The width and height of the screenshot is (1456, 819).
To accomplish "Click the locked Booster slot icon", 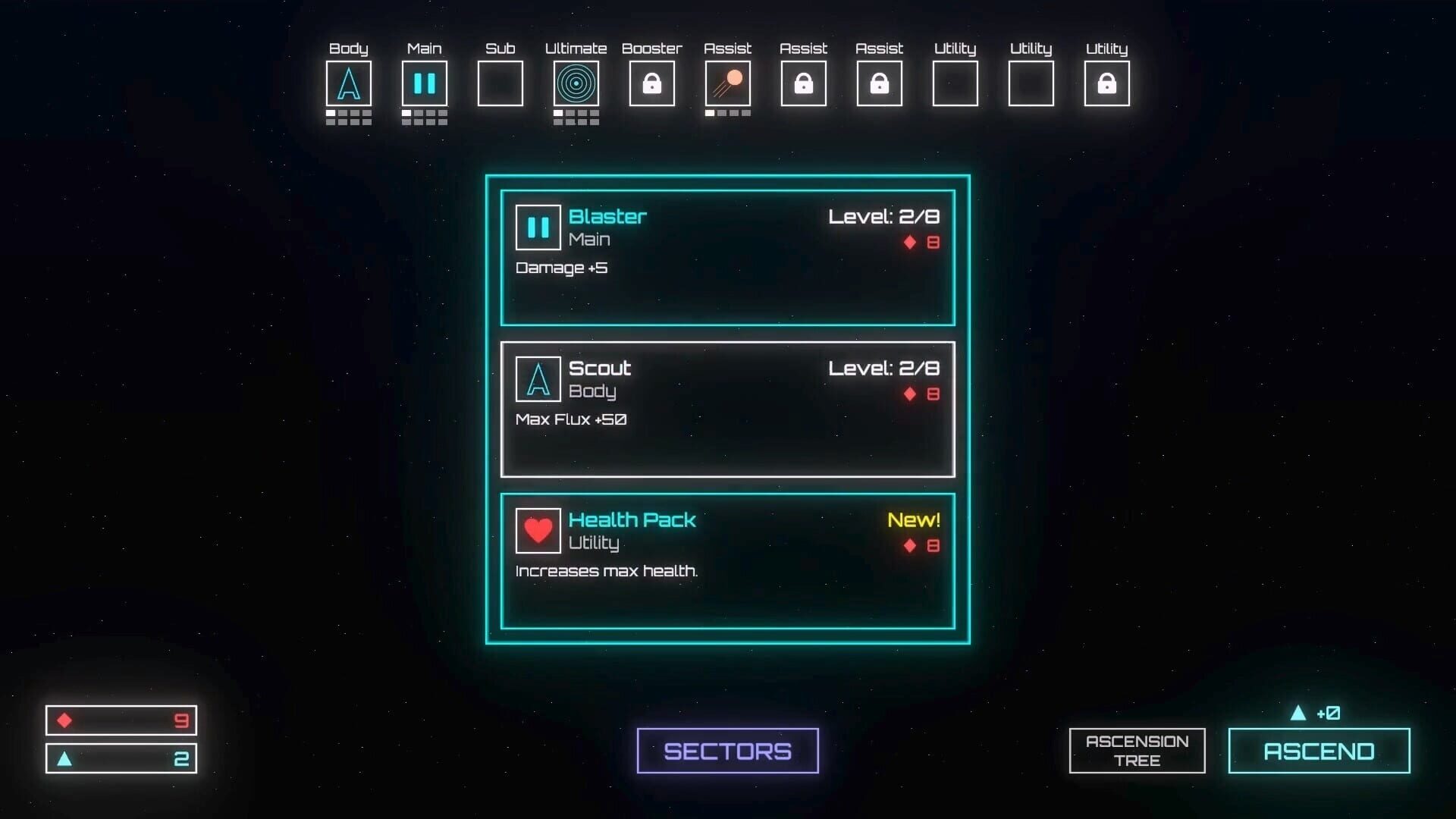I will pyautogui.click(x=651, y=83).
